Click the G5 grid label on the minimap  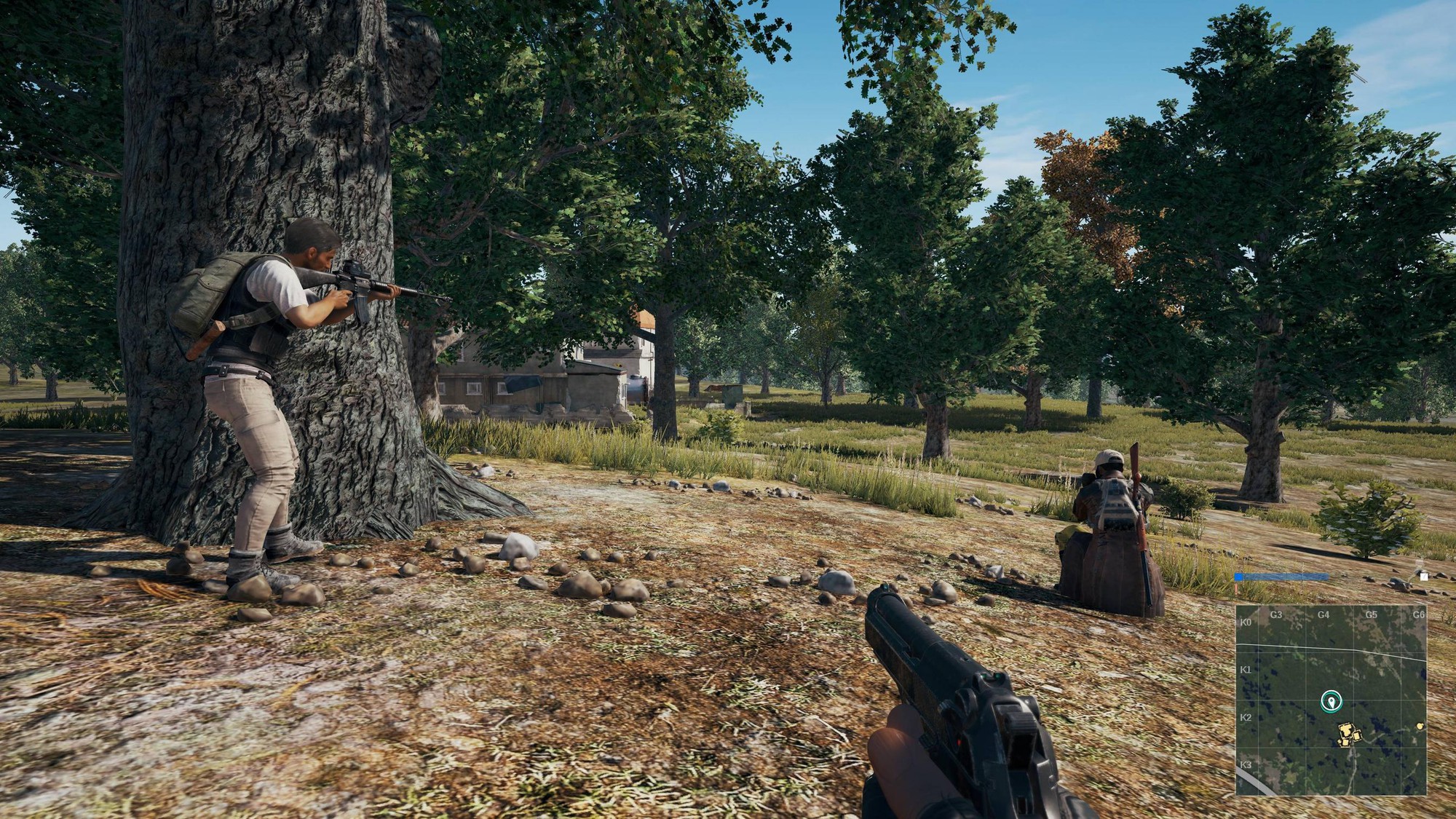click(1370, 614)
